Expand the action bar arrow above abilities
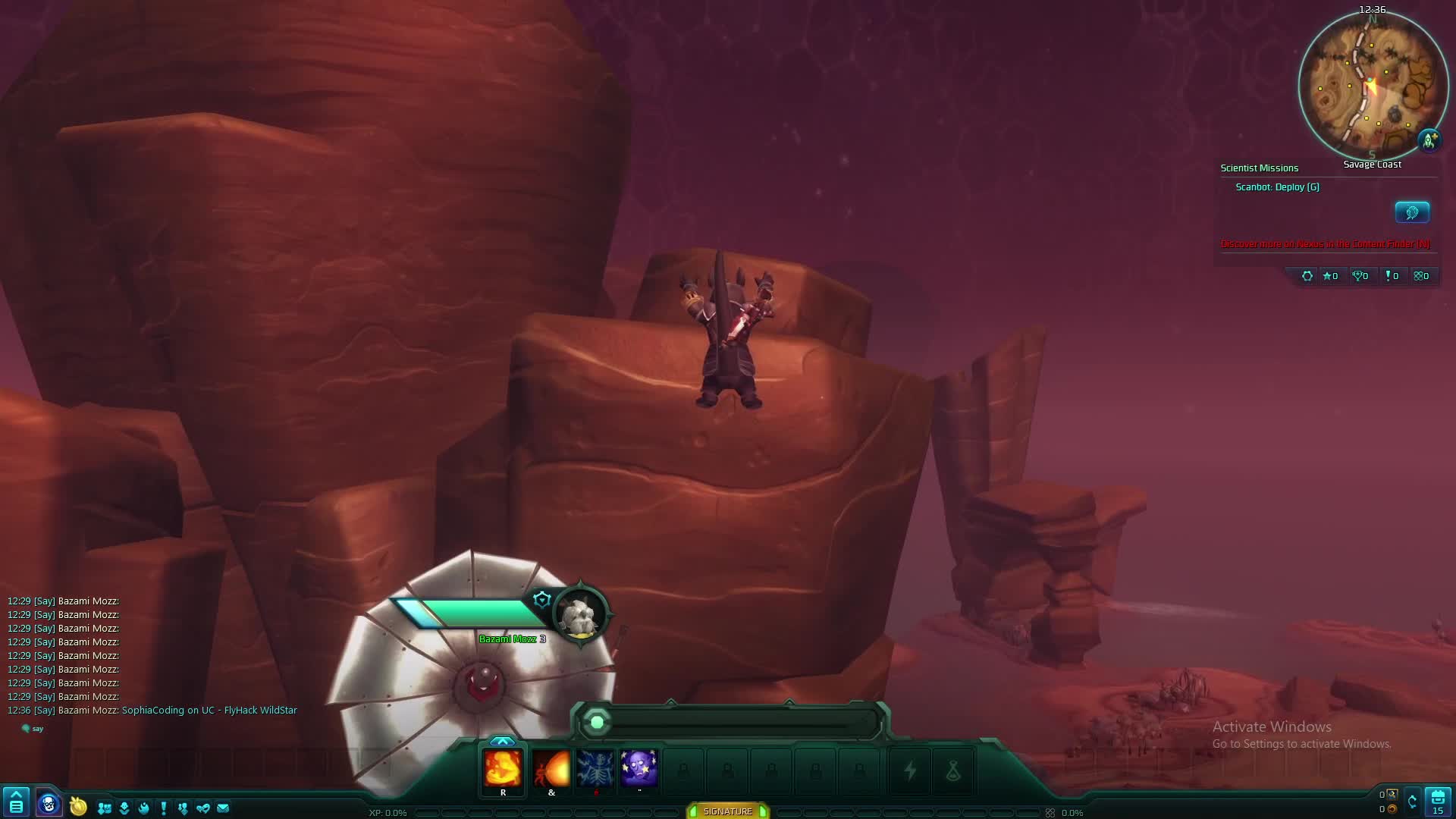 coord(502,741)
